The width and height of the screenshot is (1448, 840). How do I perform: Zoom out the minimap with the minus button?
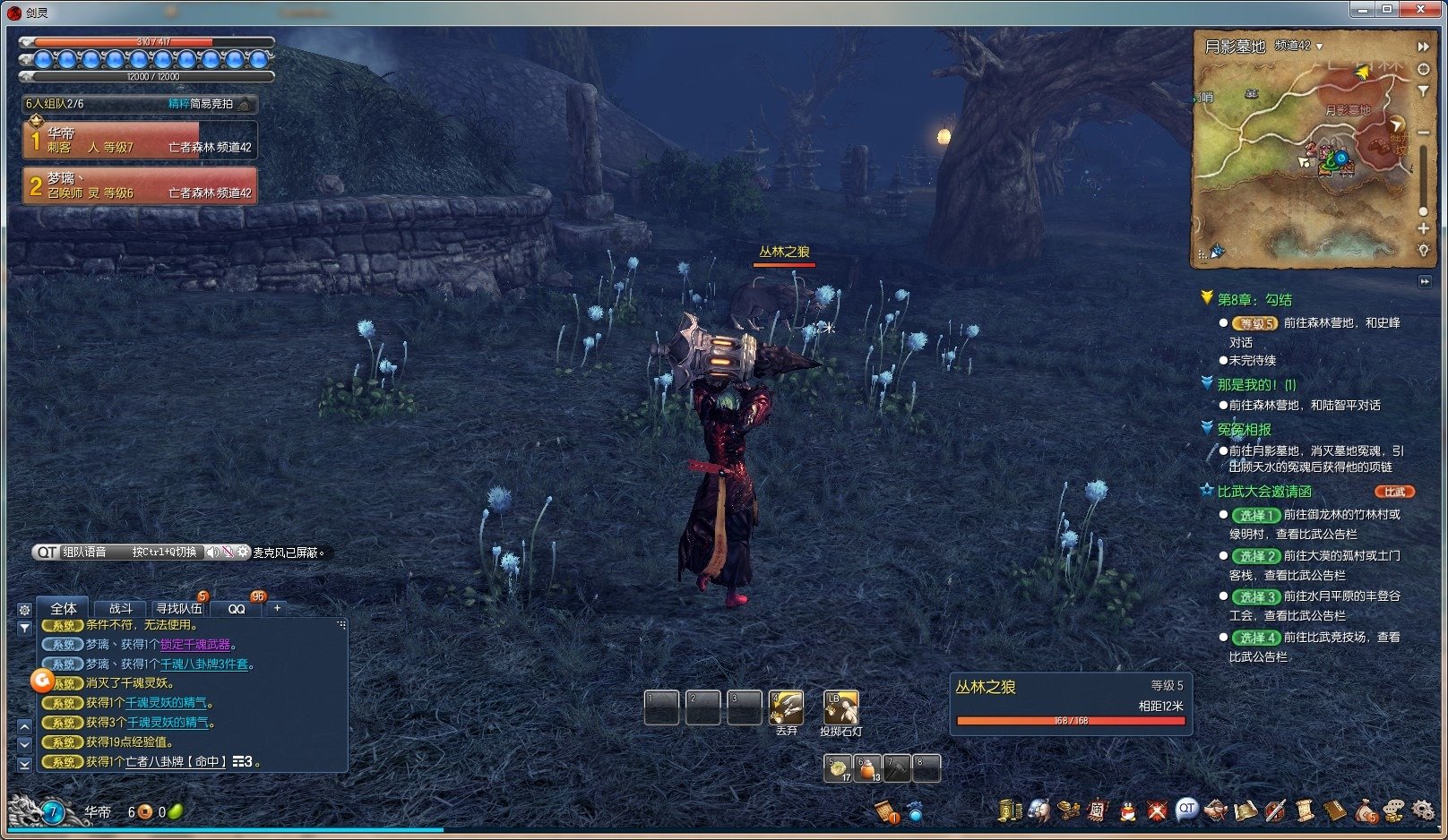click(x=1423, y=133)
